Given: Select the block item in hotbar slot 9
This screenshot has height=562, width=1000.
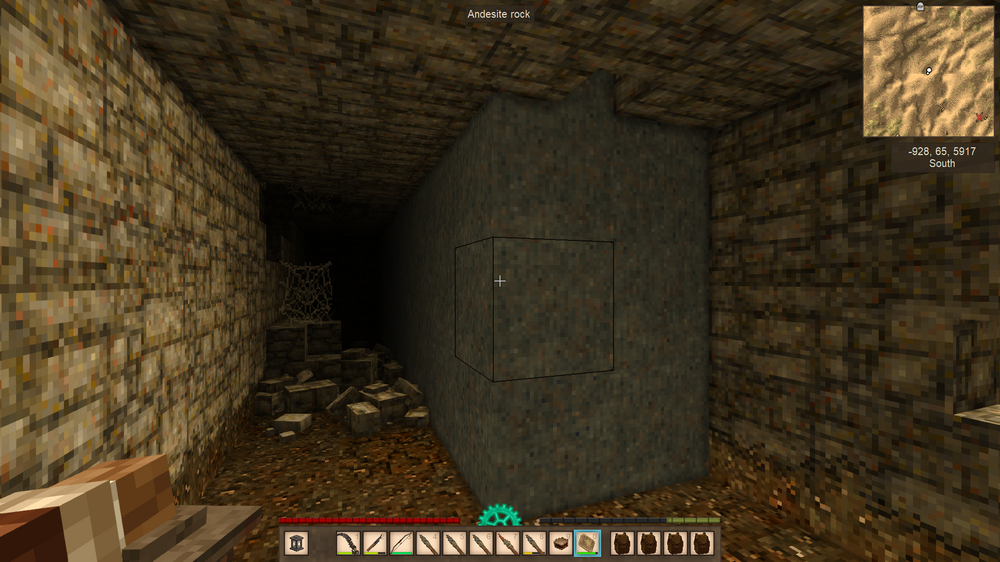Looking at the screenshot, I should coord(561,543).
